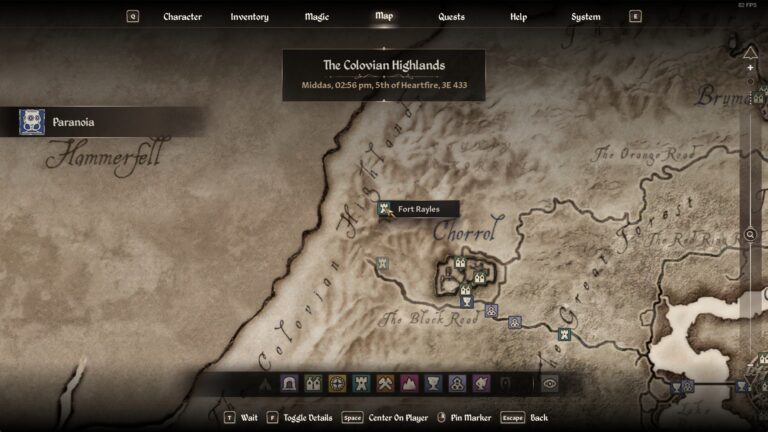Click the magnifier on the zoom slider
The height and width of the screenshot is (432, 768).
pos(750,234)
